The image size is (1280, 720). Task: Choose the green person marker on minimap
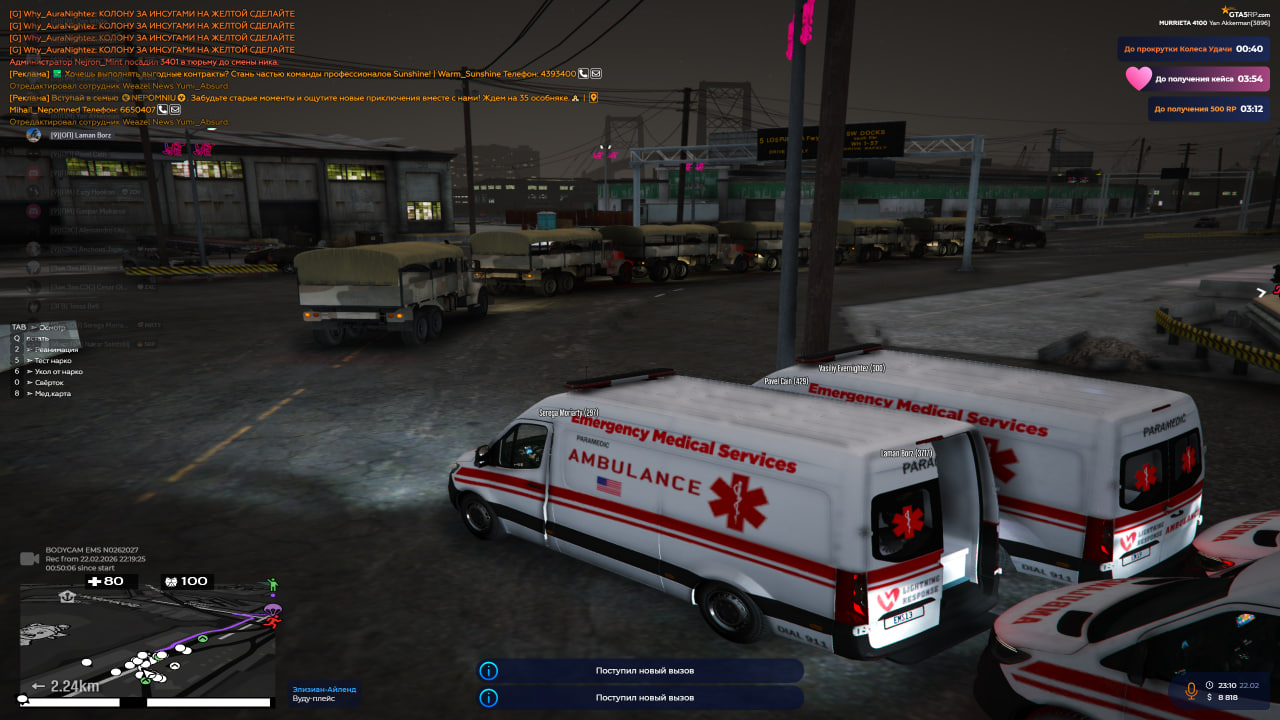click(x=272, y=584)
